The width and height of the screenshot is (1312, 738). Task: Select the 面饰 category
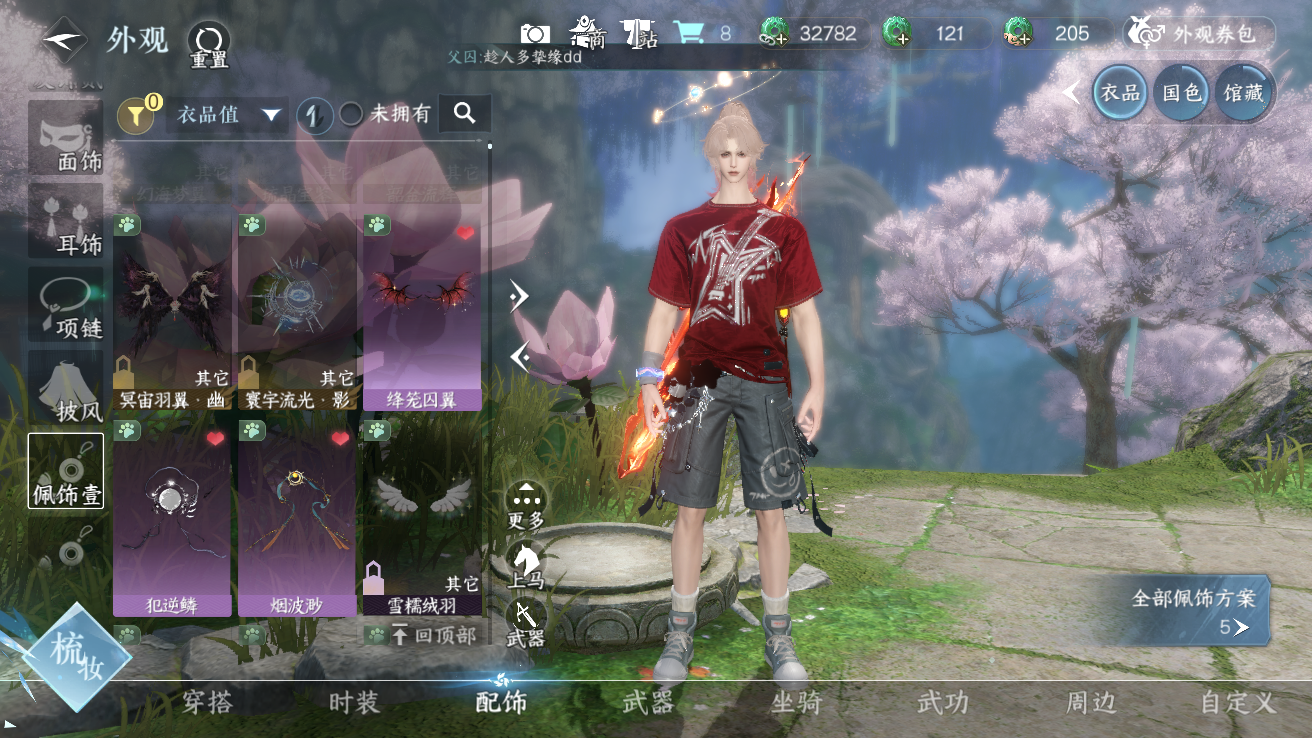pos(66,139)
